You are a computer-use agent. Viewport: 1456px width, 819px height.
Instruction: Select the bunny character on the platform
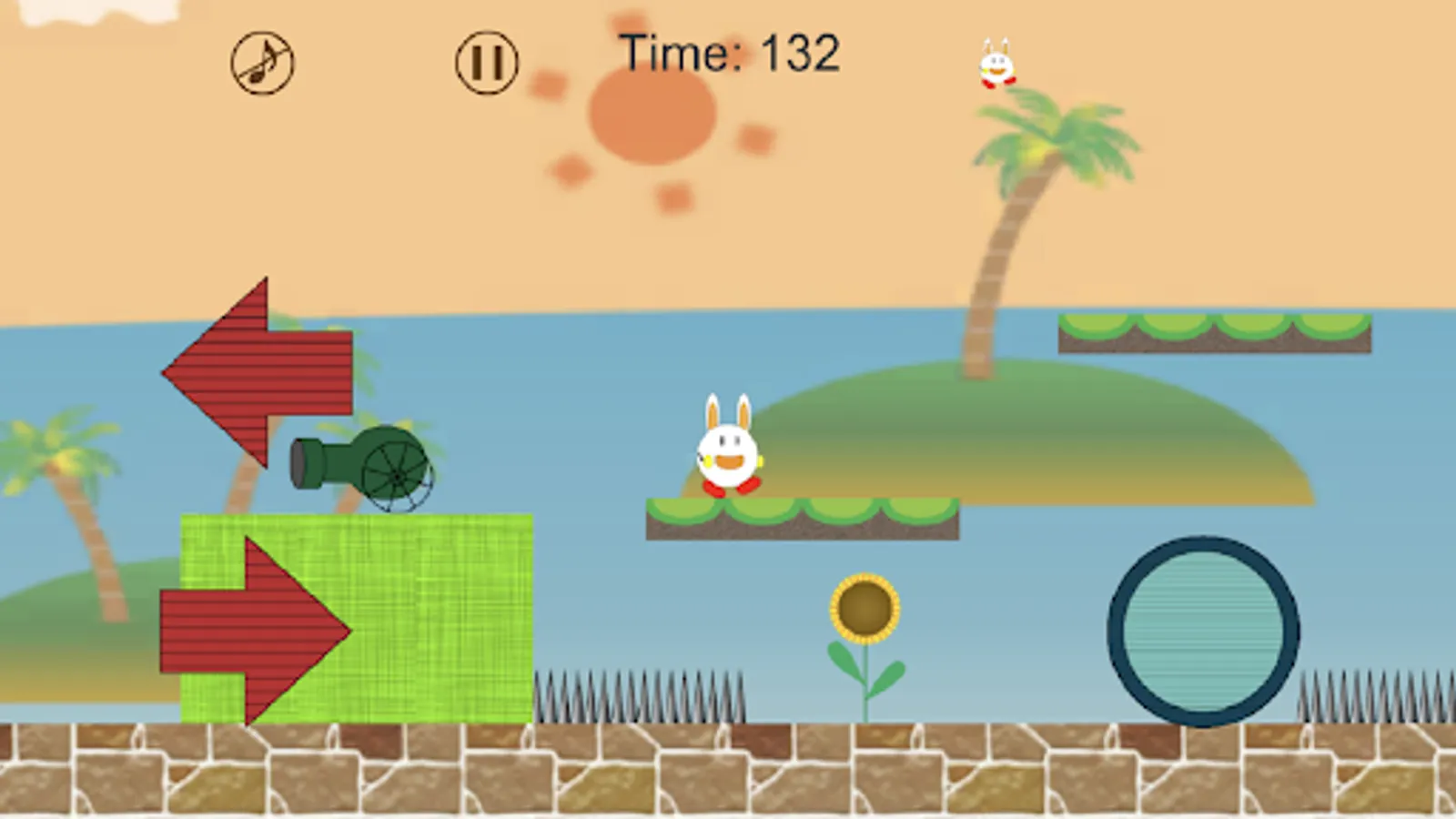(x=728, y=450)
